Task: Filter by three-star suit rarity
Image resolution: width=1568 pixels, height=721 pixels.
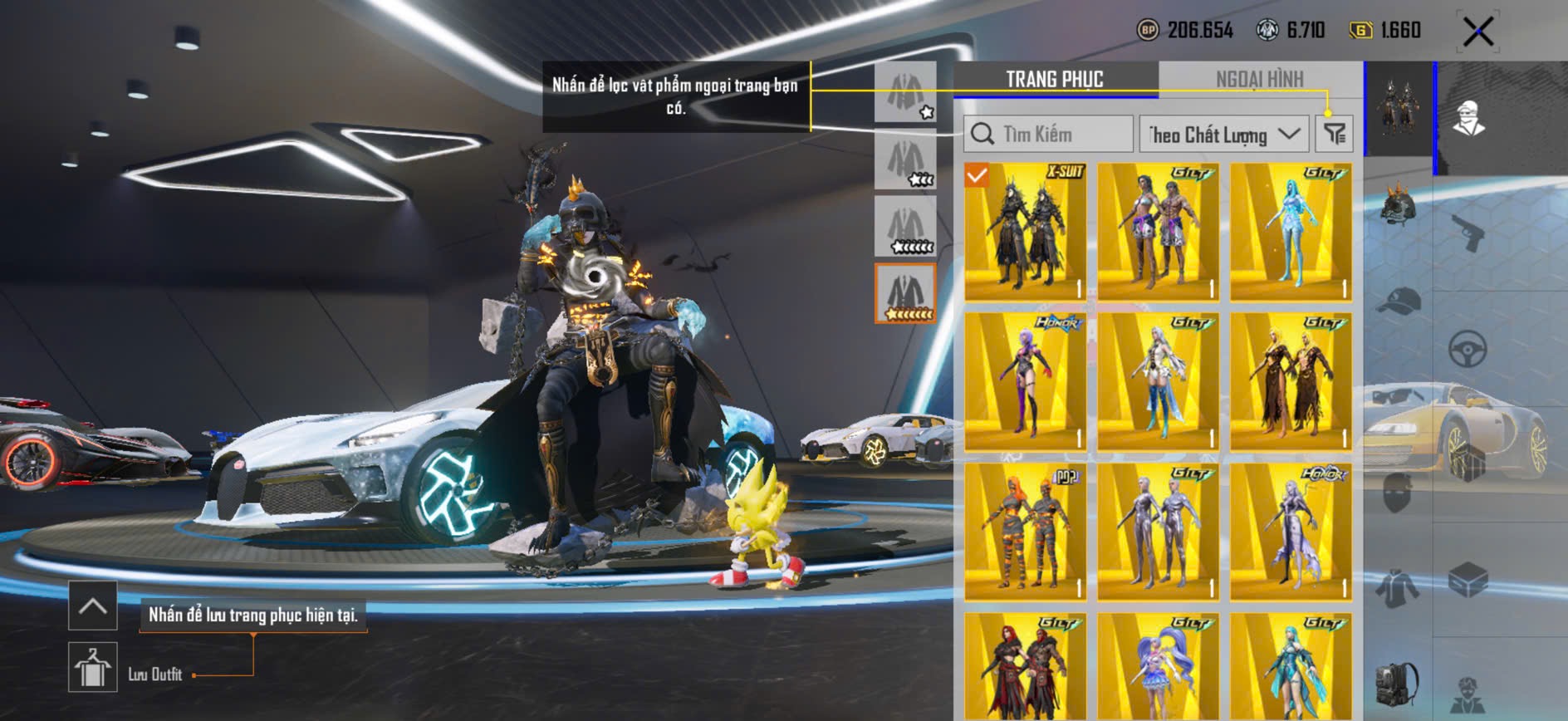Action: (905, 159)
